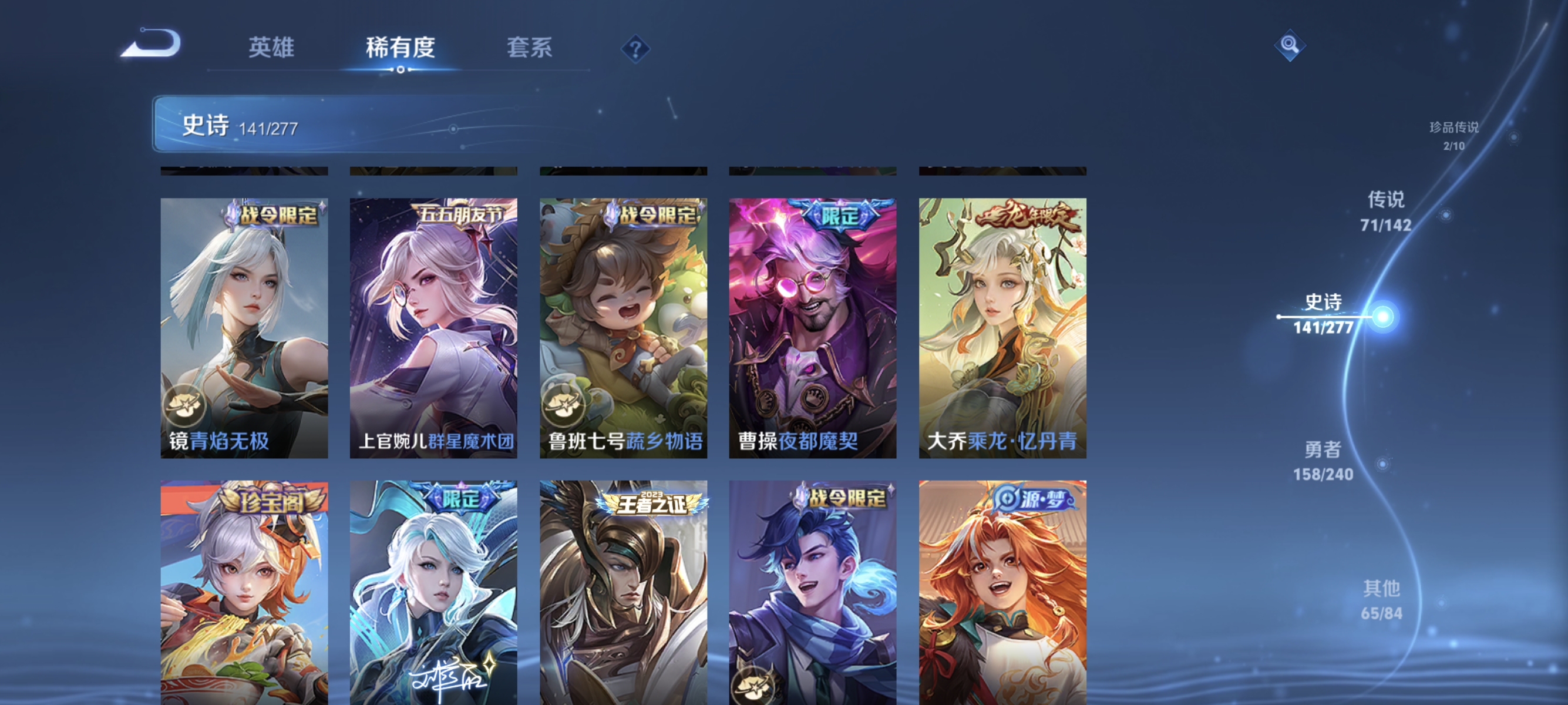
Task: Switch to the 英雄 tab
Action: click(271, 49)
